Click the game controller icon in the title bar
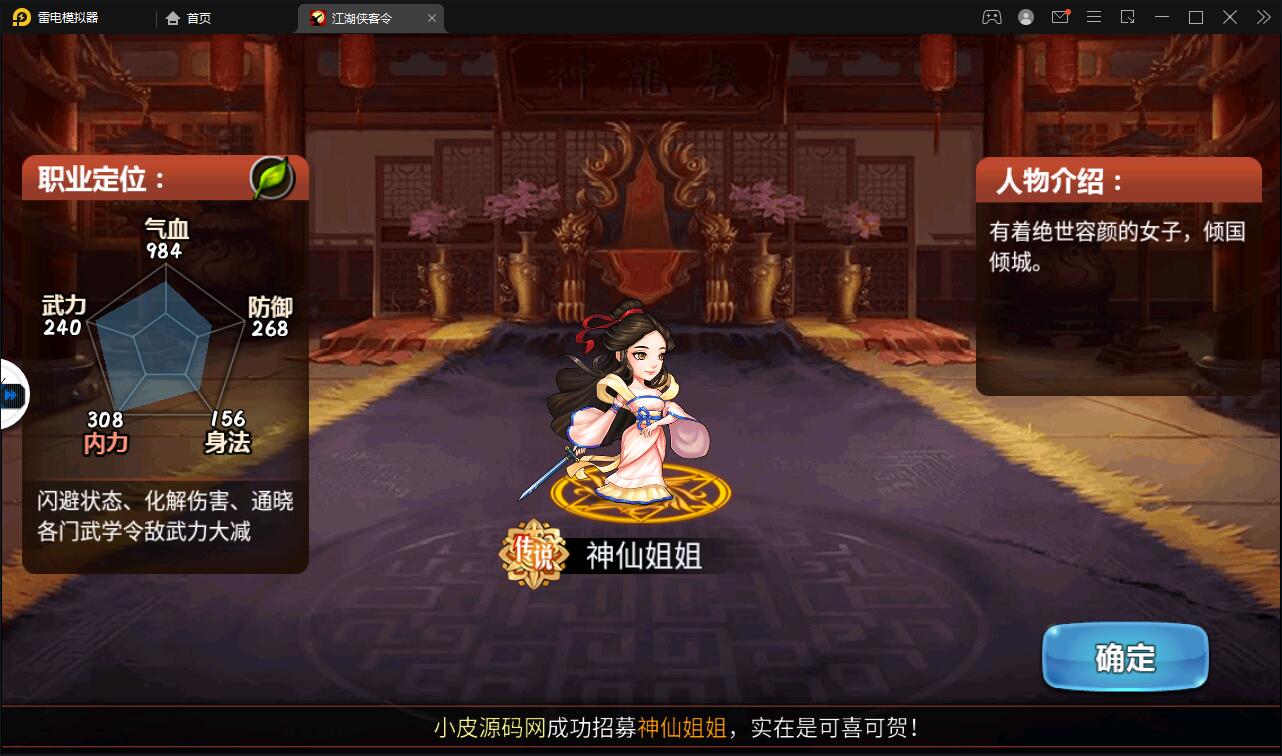The width and height of the screenshot is (1282, 756). (991, 17)
